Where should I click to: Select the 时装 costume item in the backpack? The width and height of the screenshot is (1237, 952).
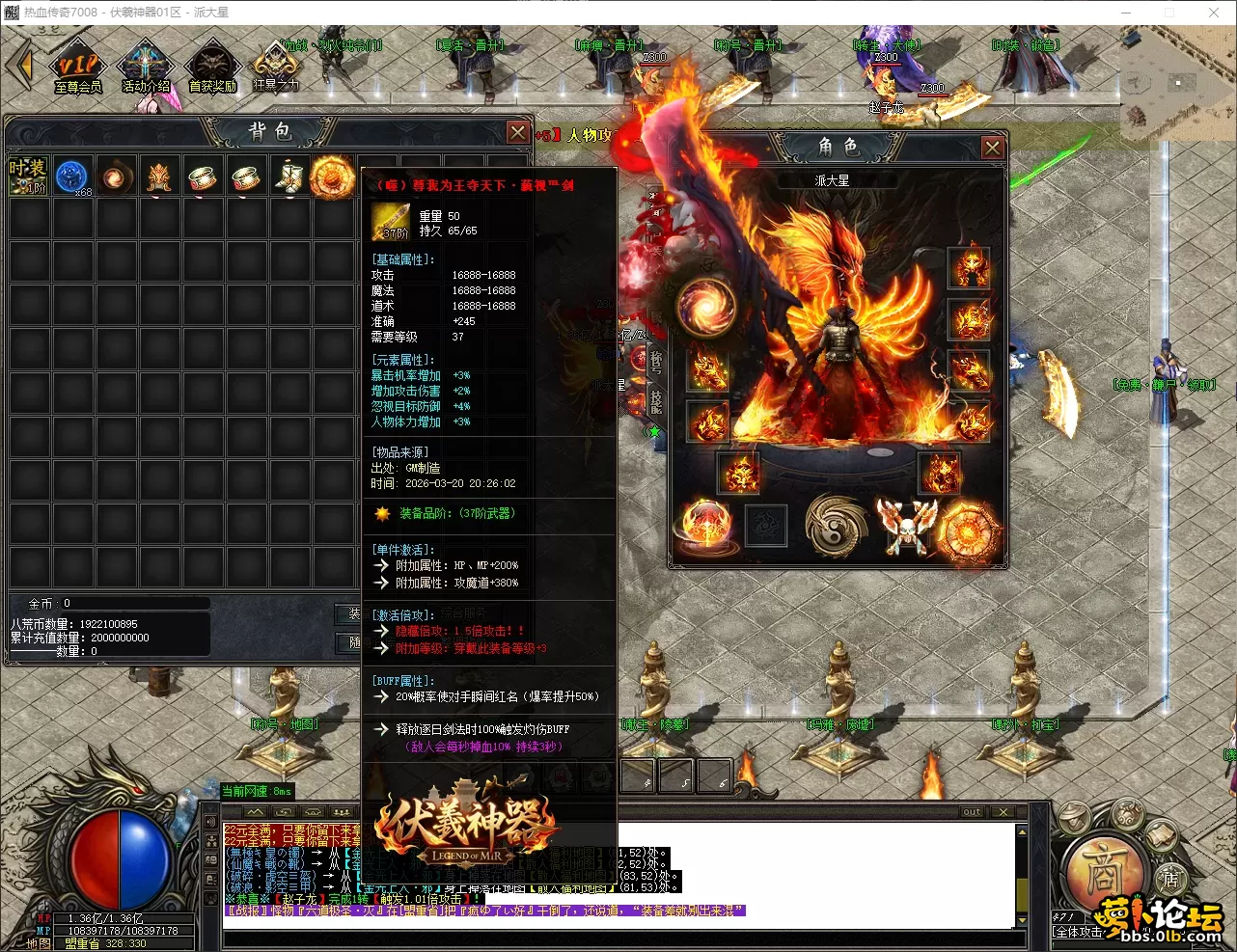(x=28, y=176)
